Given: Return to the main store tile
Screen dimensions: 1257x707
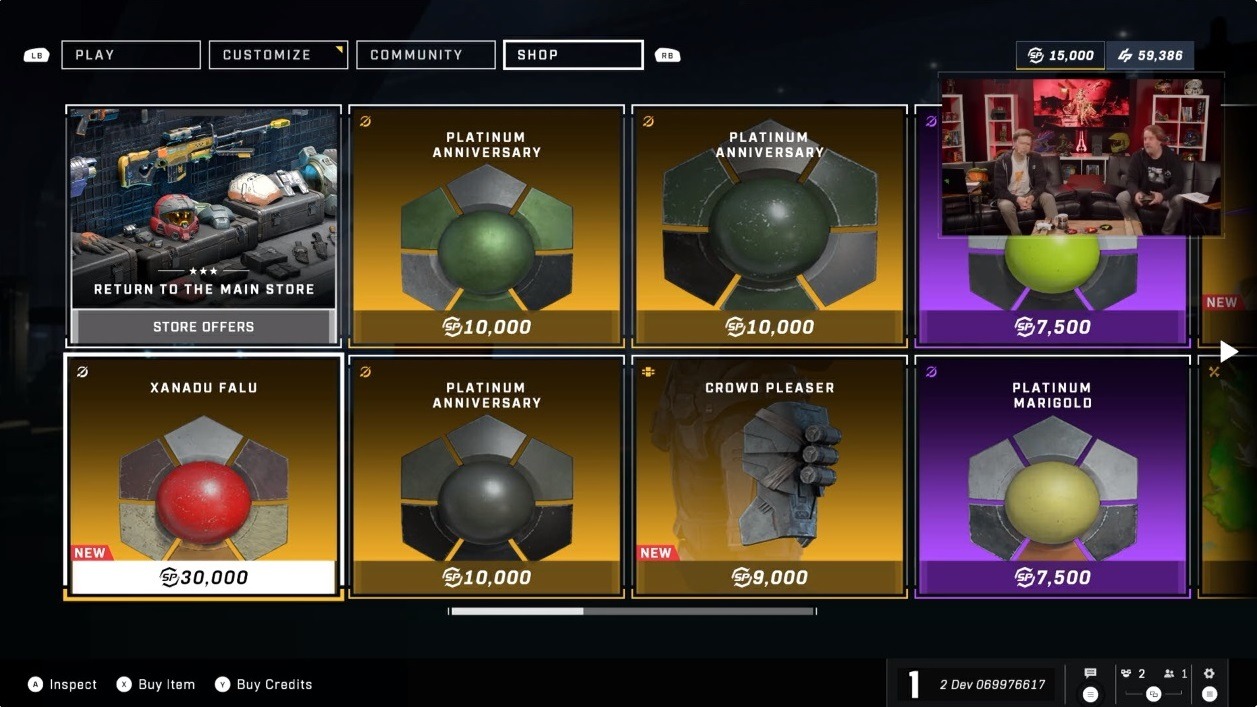Looking at the screenshot, I should pyautogui.click(x=204, y=225).
